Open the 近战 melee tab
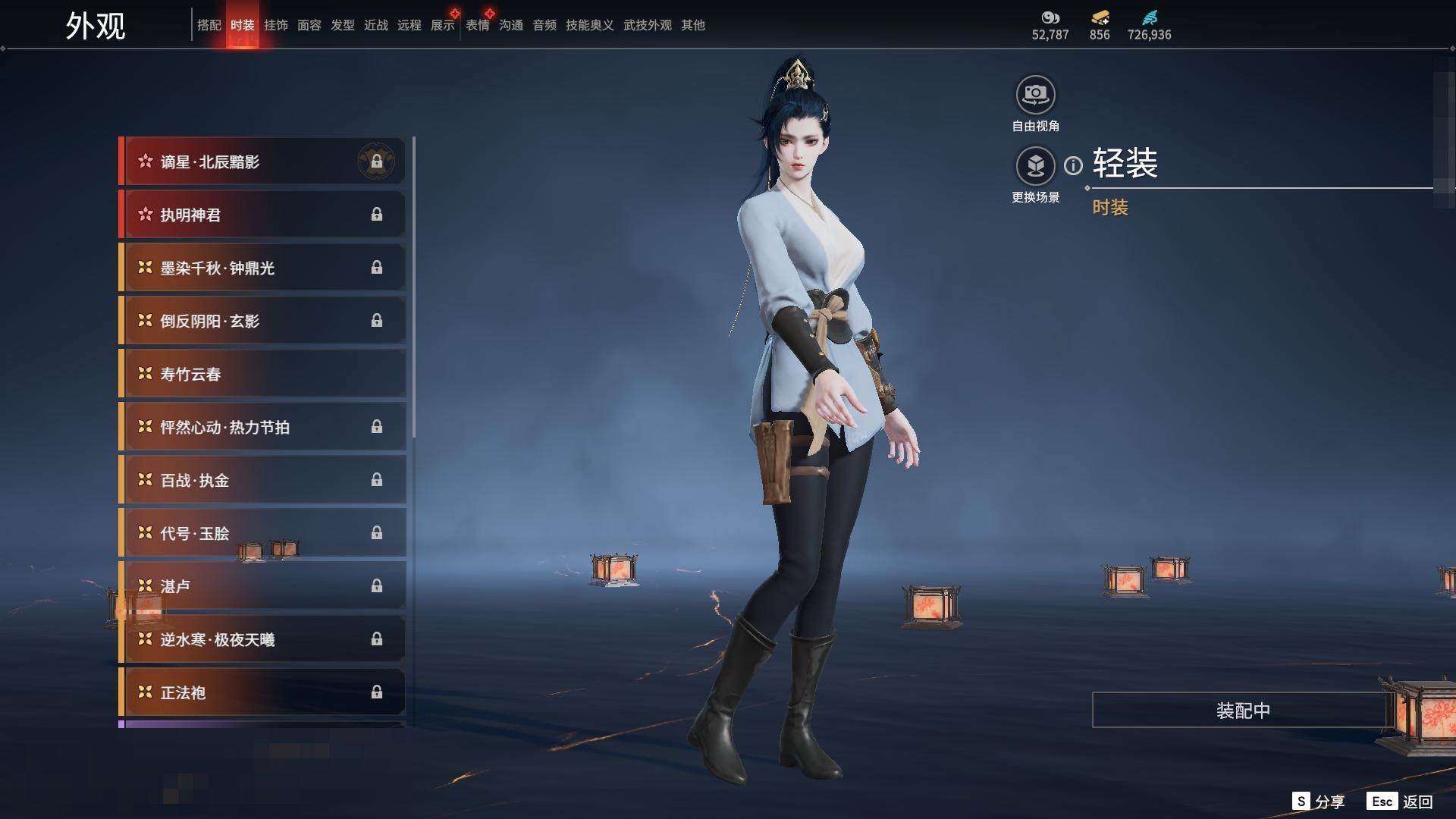The image size is (1456, 819). click(x=376, y=25)
